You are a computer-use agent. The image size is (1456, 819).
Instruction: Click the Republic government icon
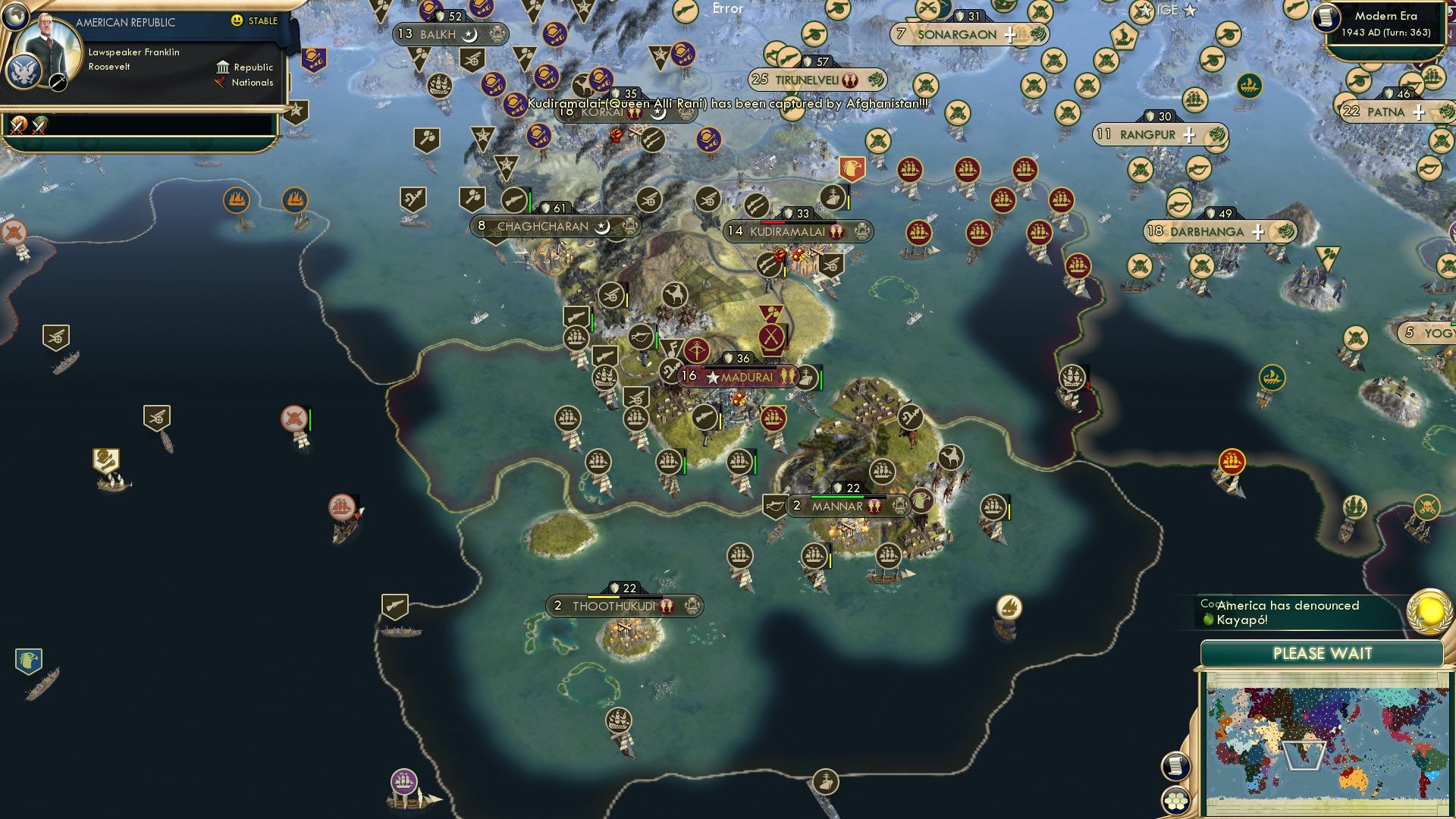point(223,67)
